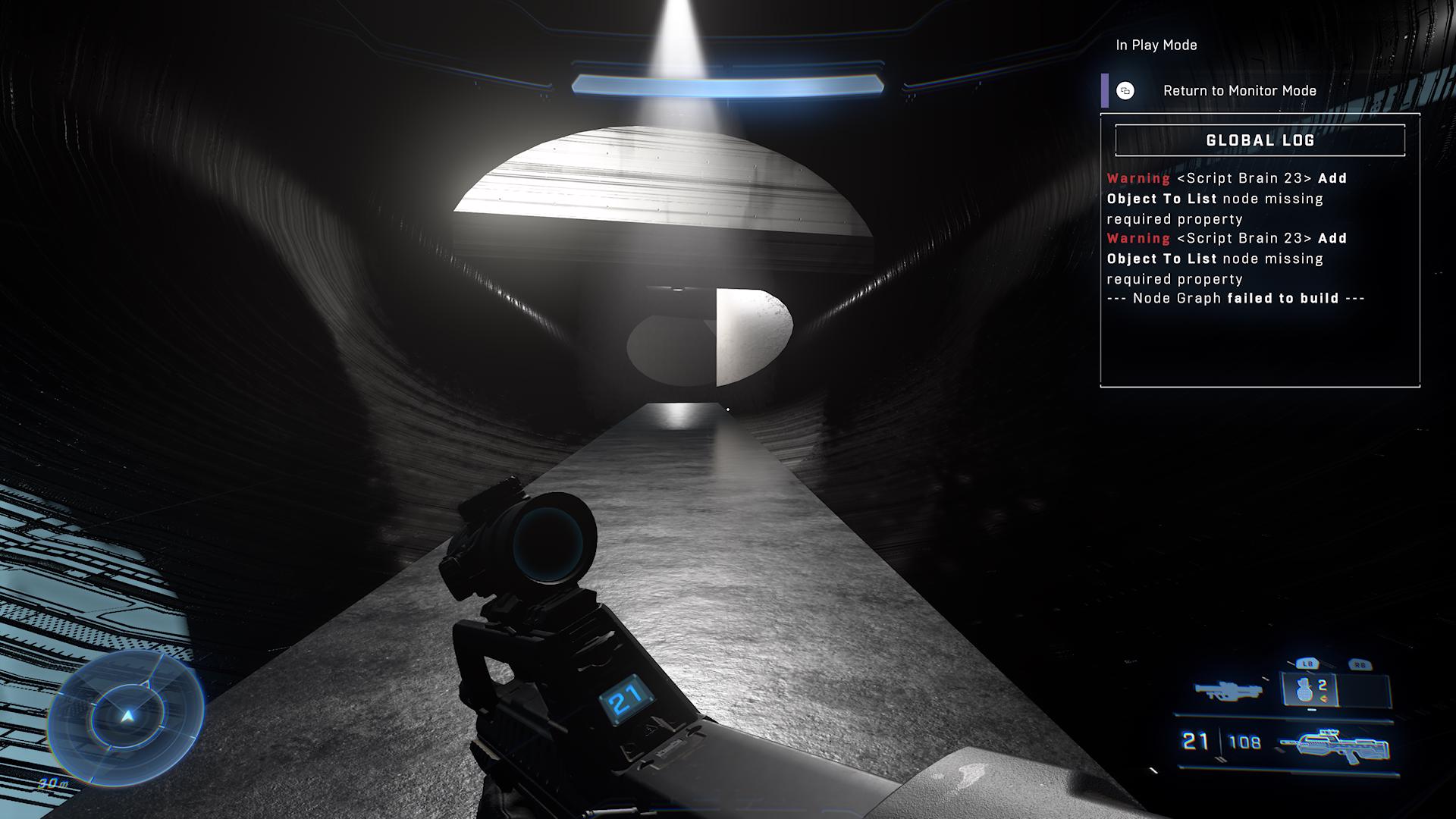Select the equipped assault rifle icon

(1333, 745)
